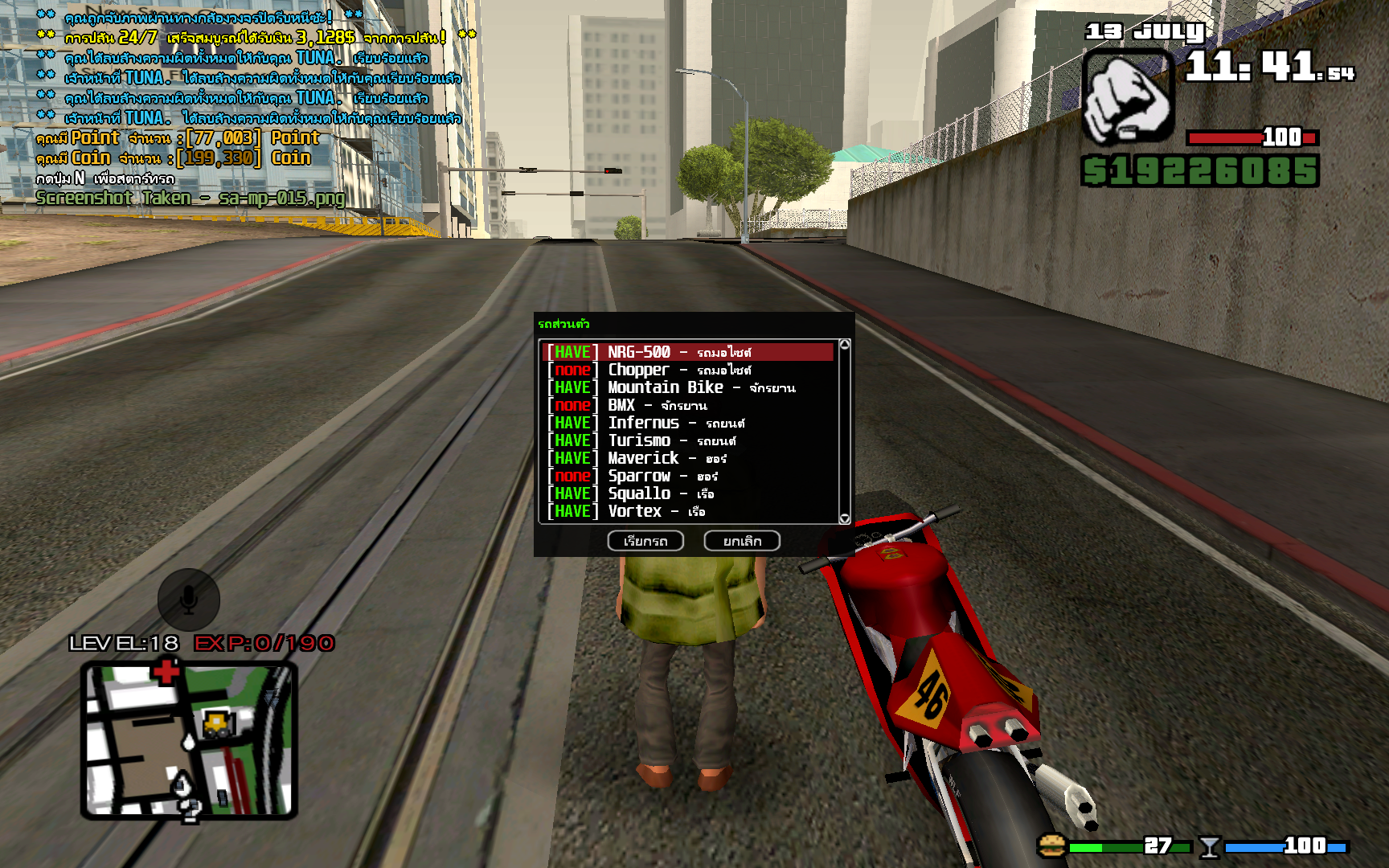Pick the BMX list entry
This screenshot has height=868, width=1389.
click(x=688, y=405)
